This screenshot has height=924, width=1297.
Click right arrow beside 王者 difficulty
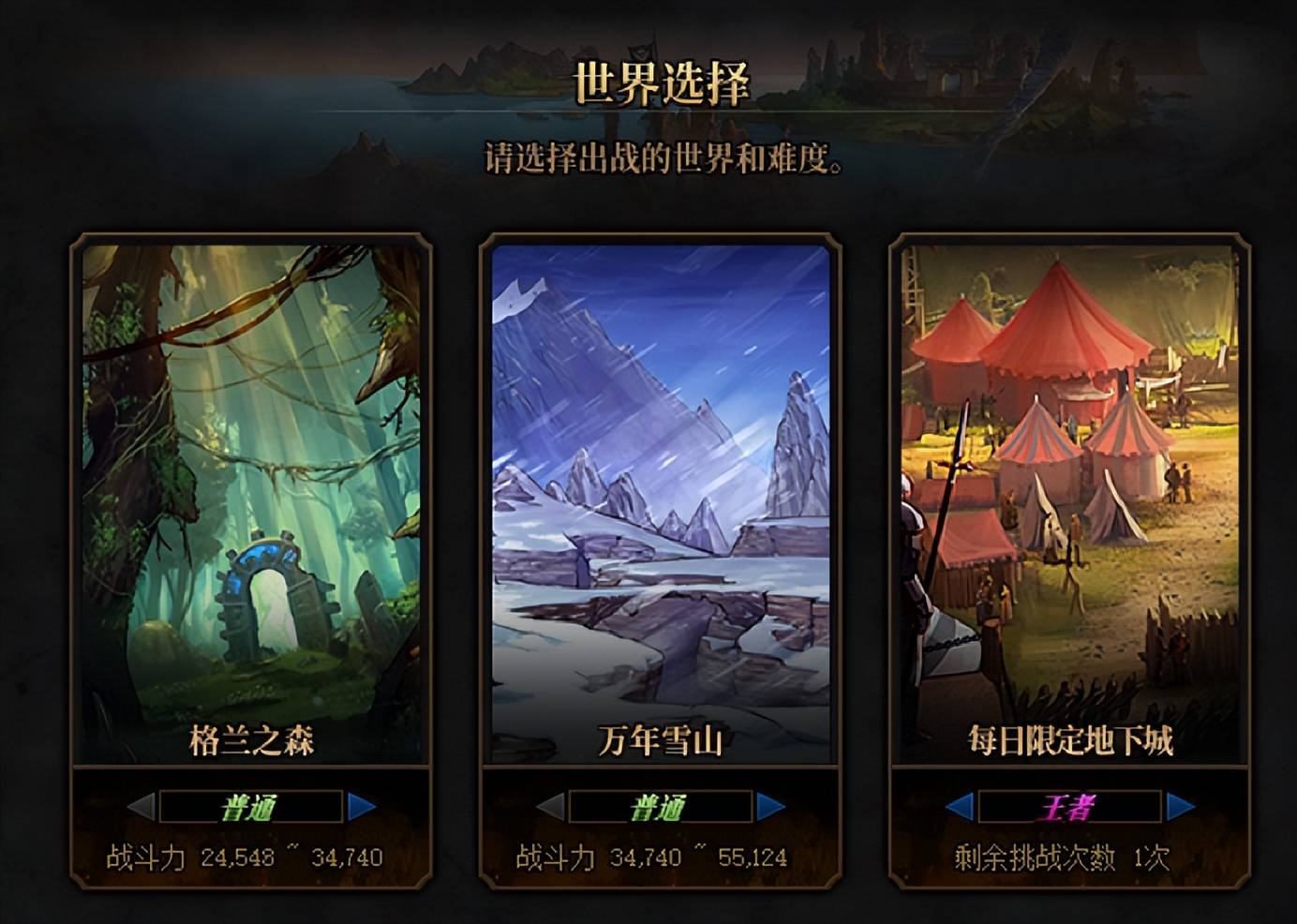pyautogui.click(x=1180, y=806)
